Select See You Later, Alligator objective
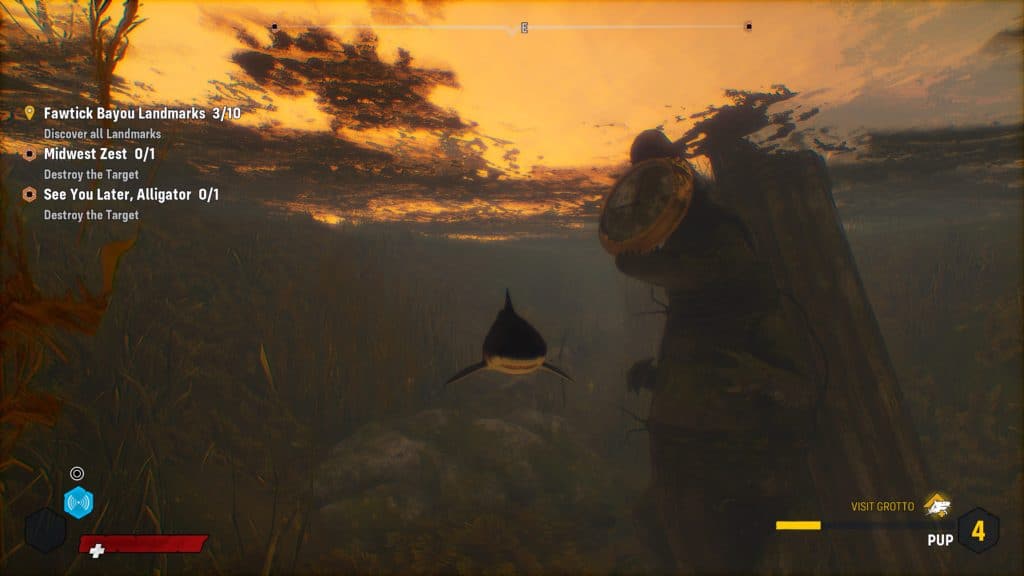Screen dimensions: 1024x576 pyautogui.click(x=131, y=194)
